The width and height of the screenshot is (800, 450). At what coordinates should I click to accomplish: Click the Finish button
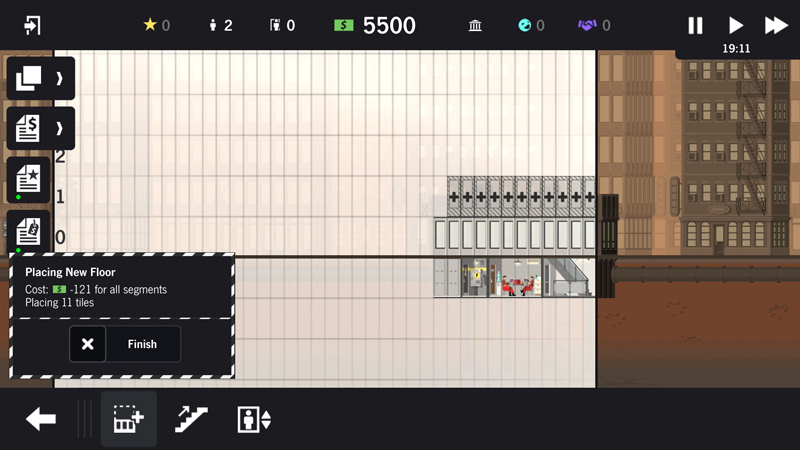pos(142,344)
